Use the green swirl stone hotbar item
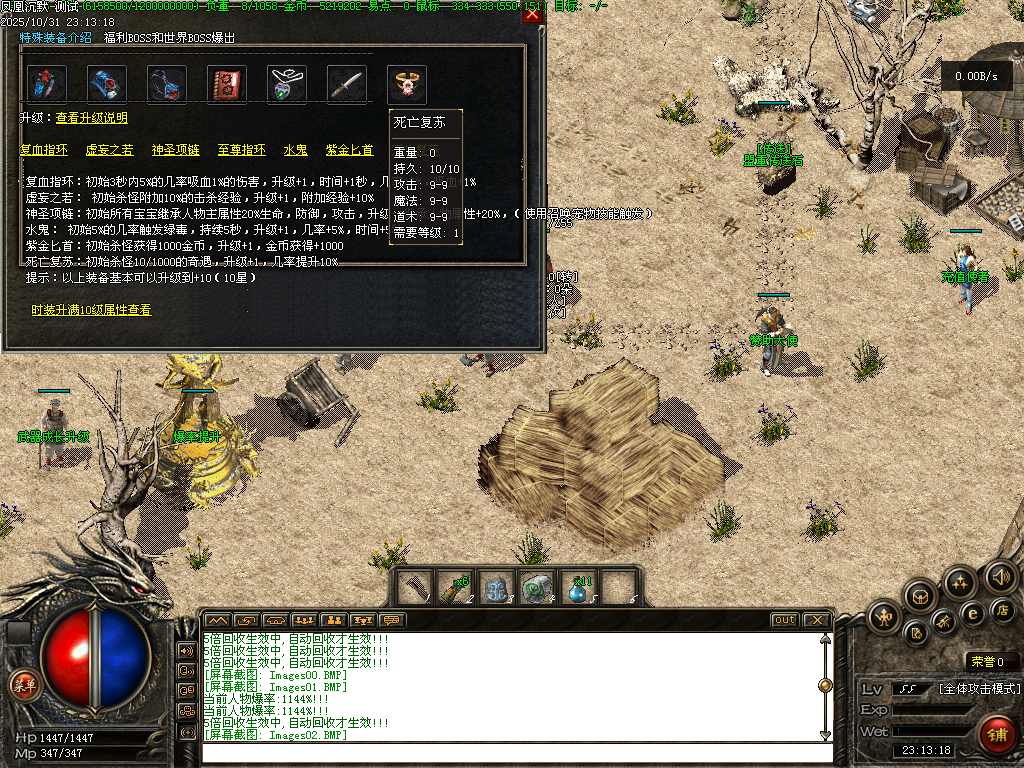The width and height of the screenshot is (1024, 768). point(538,588)
